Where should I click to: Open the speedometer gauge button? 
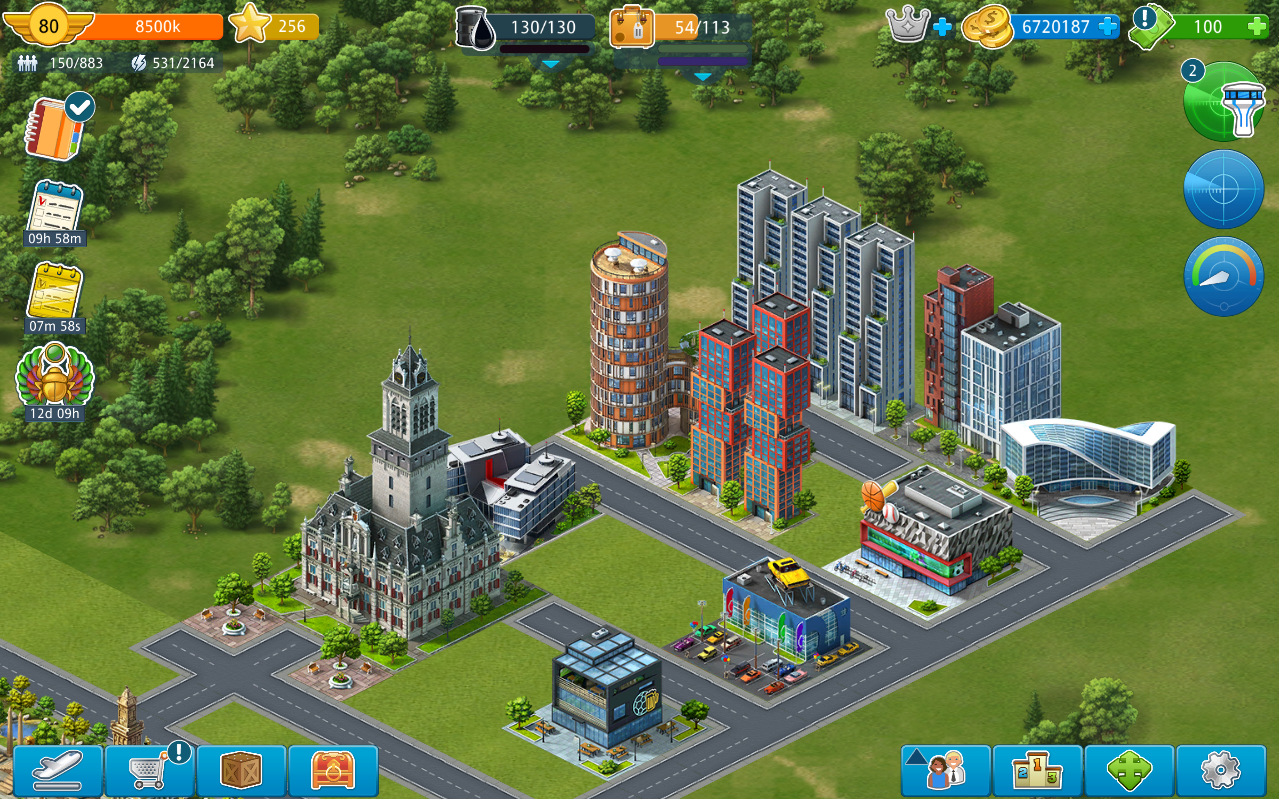tap(1224, 276)
